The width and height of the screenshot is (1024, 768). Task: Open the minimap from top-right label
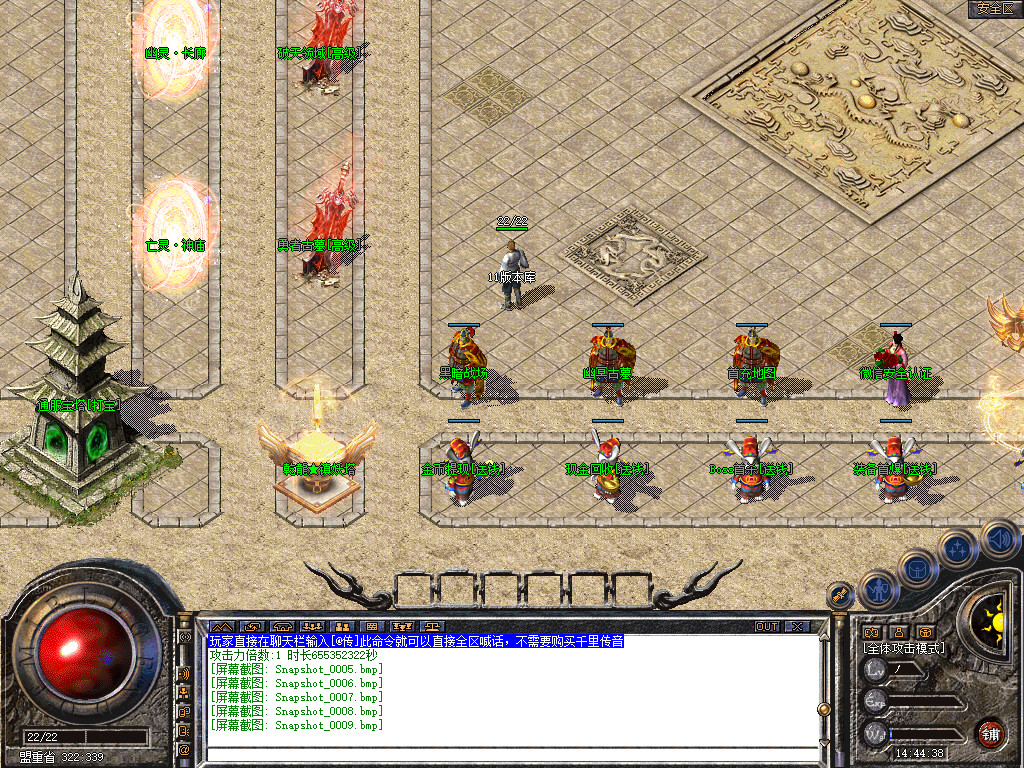pyautogui.click(x=995, y=9)
